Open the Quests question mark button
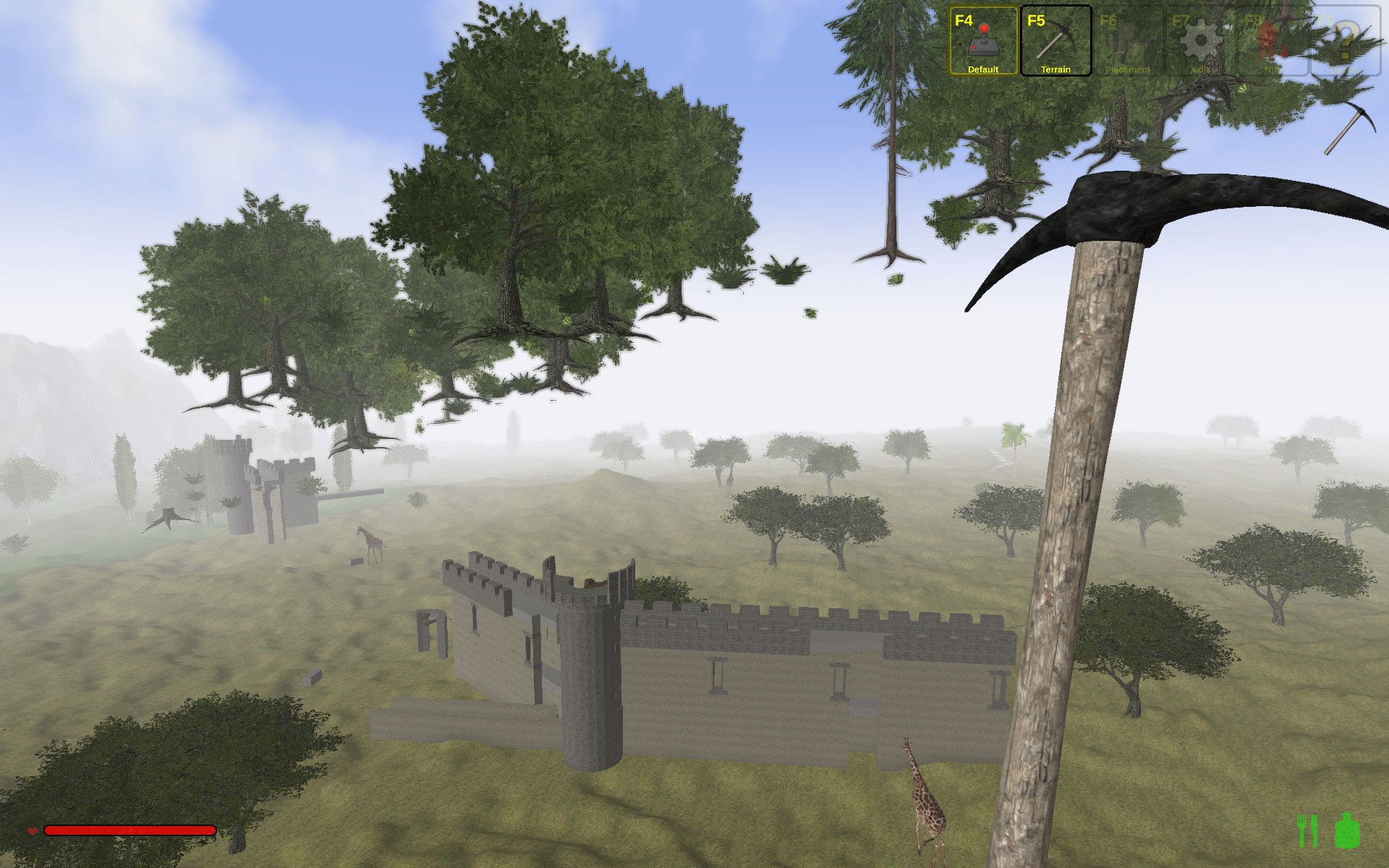The image size is (1389, 868). pyautogui.click(x=1345, y=41)
